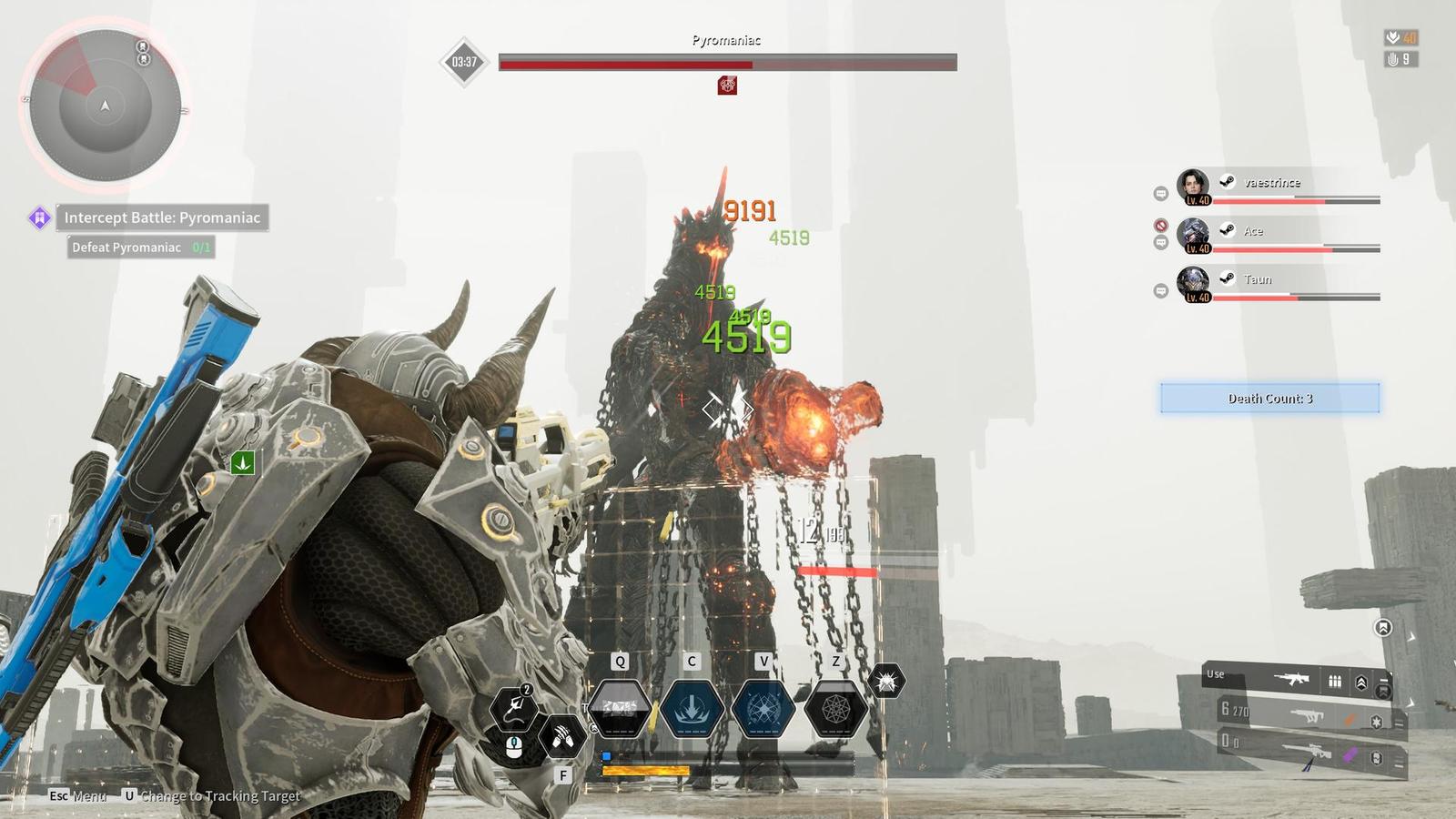Select vaestrince's party member portrait
1456x819 pixels.
pos(1193,187)
